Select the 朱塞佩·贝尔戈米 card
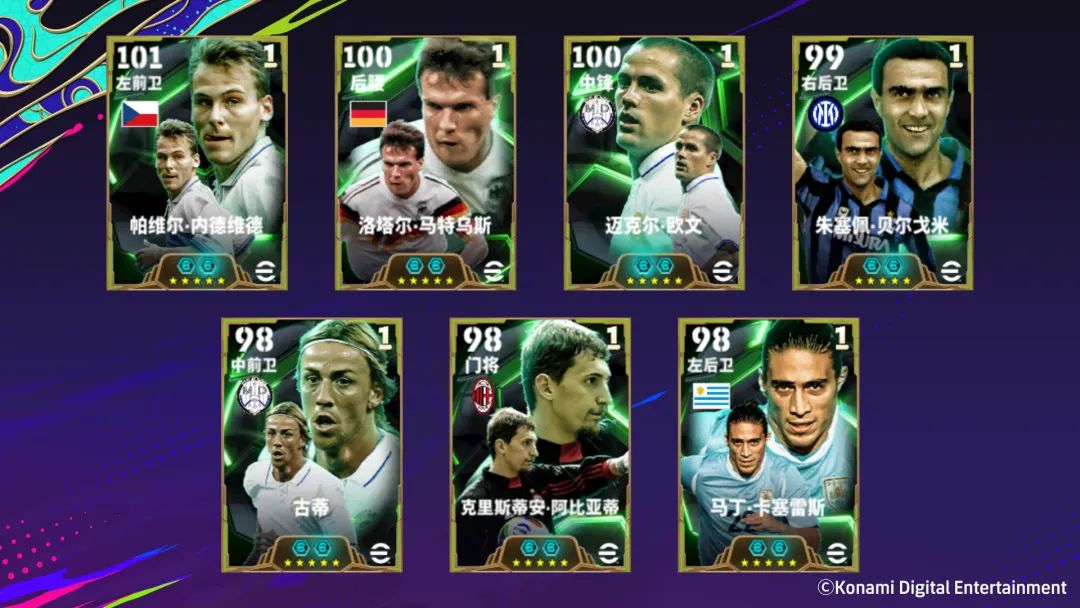This screenshot has width=1080, height=608. pyautogui.click(x=882, y=163)
